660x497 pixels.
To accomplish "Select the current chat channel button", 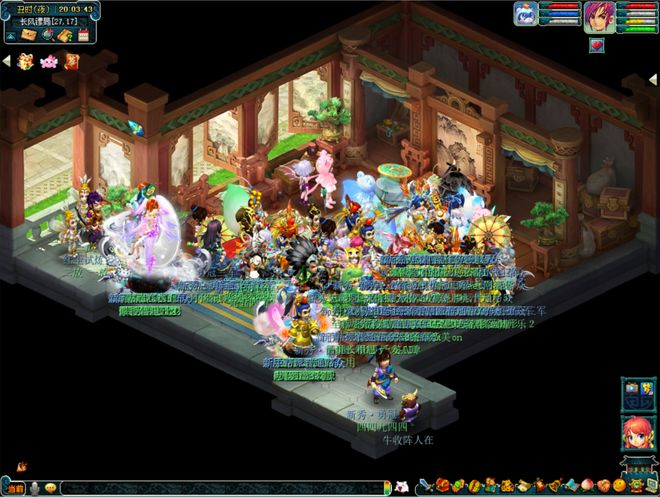I will coord(16,488).
